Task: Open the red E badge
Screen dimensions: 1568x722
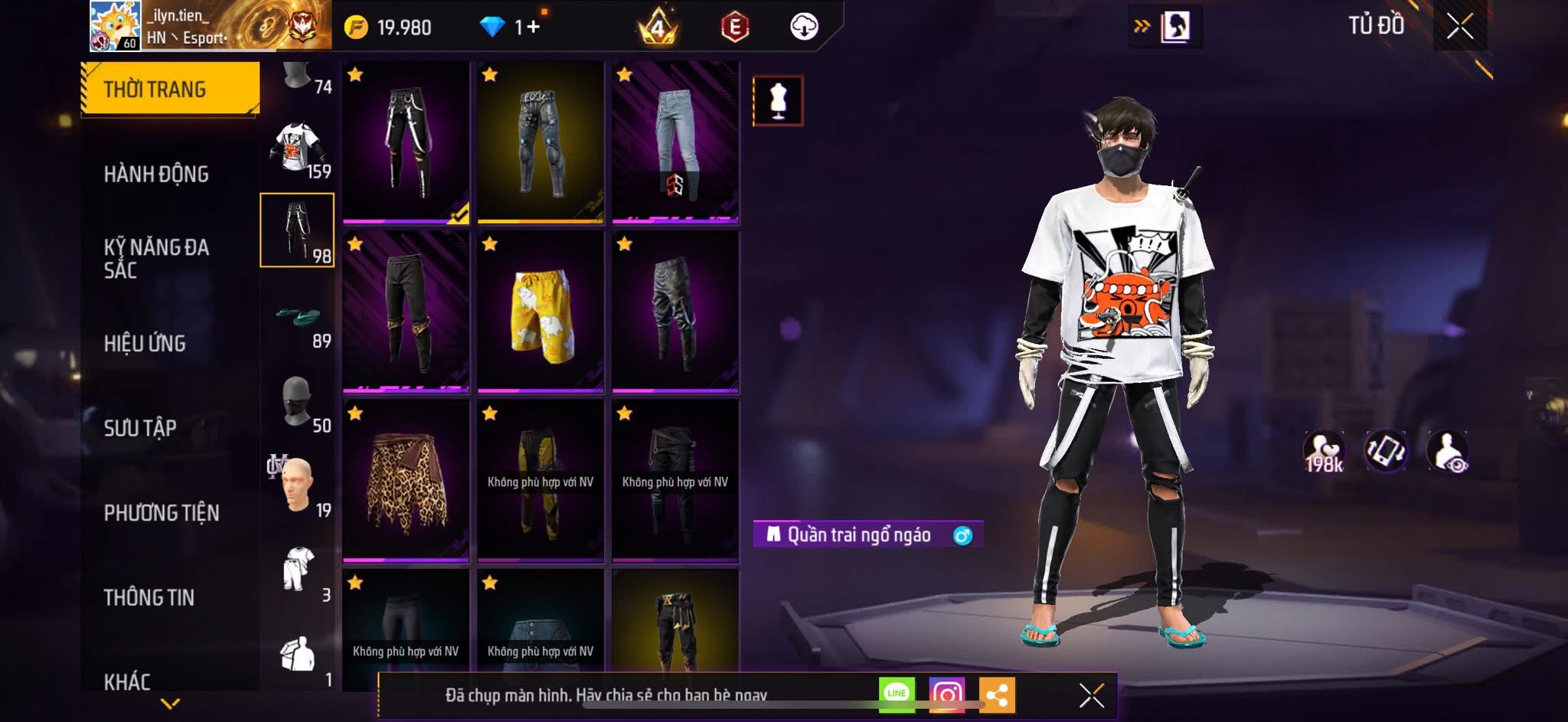Action: [733, 25]
